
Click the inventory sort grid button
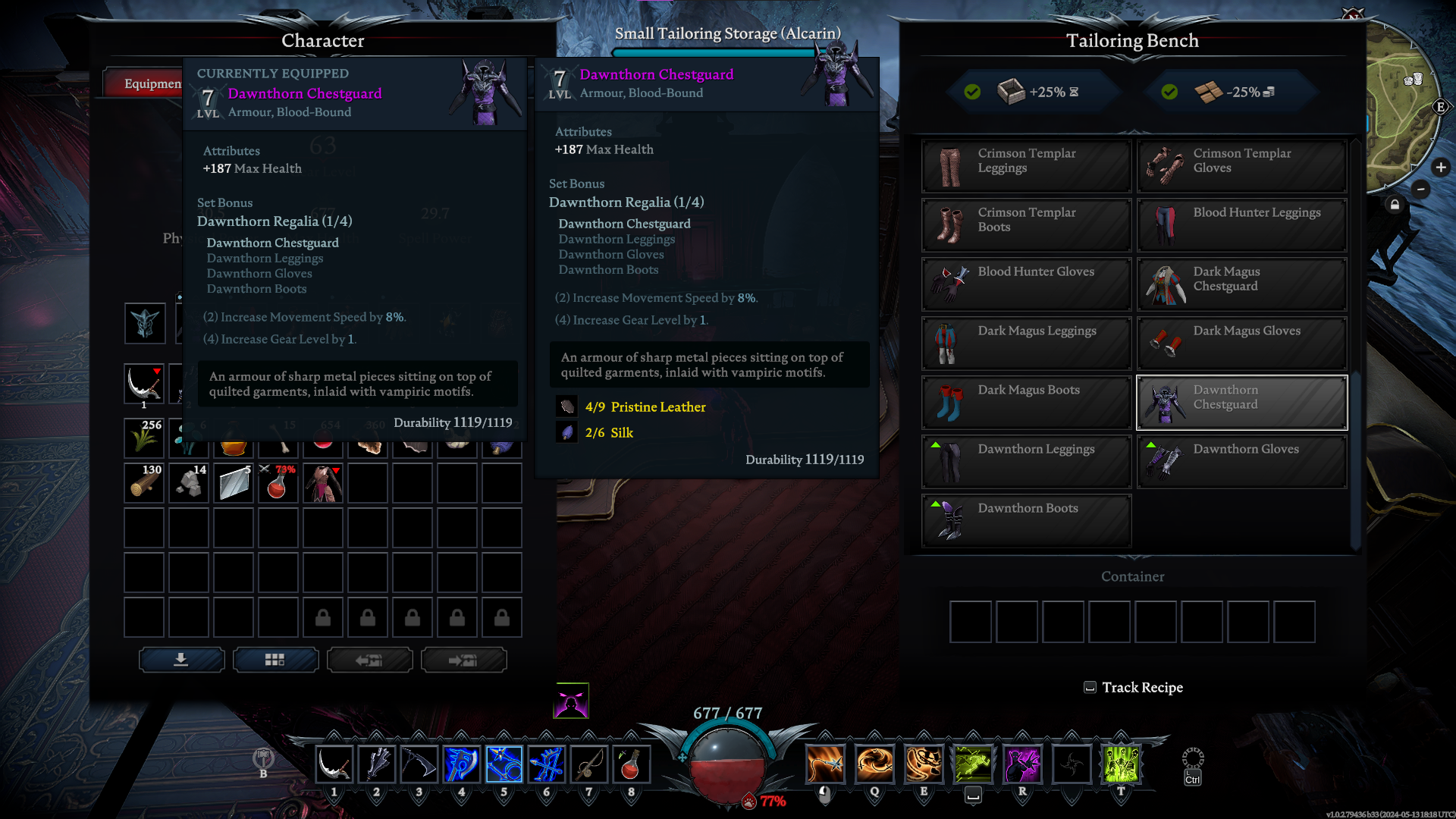pos(275,660)
